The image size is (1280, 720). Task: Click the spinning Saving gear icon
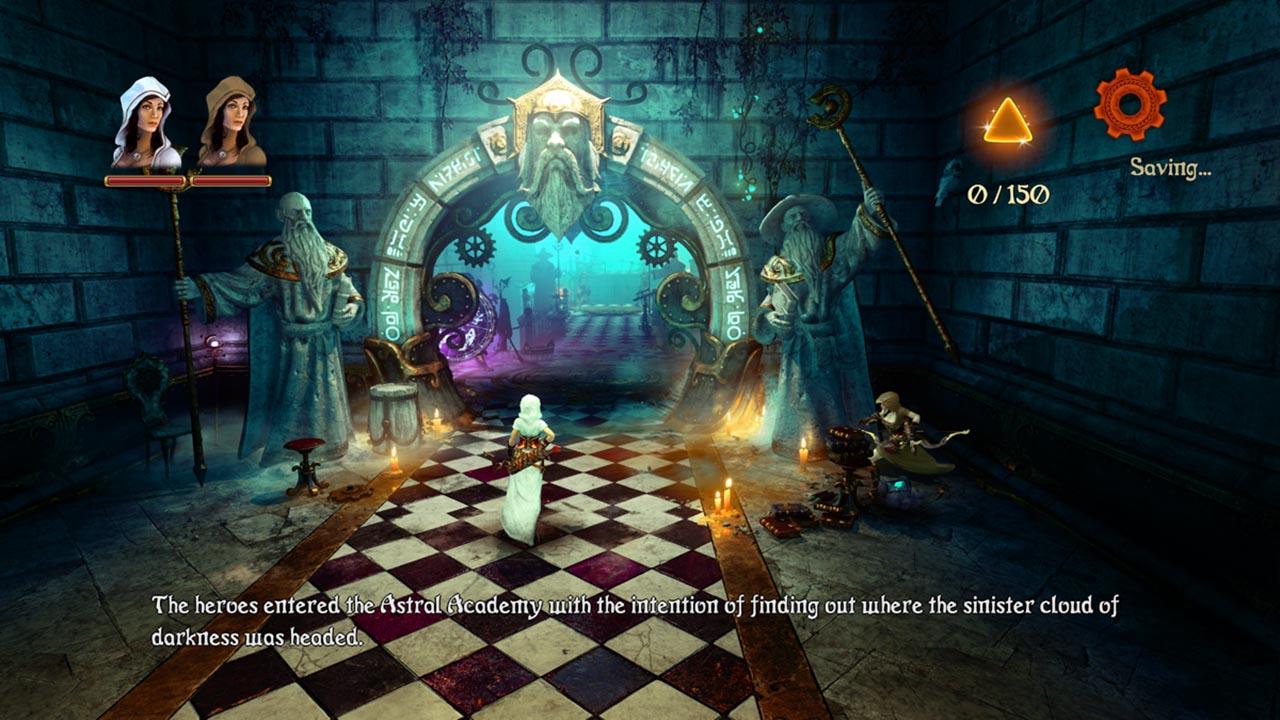(1129, 105)
